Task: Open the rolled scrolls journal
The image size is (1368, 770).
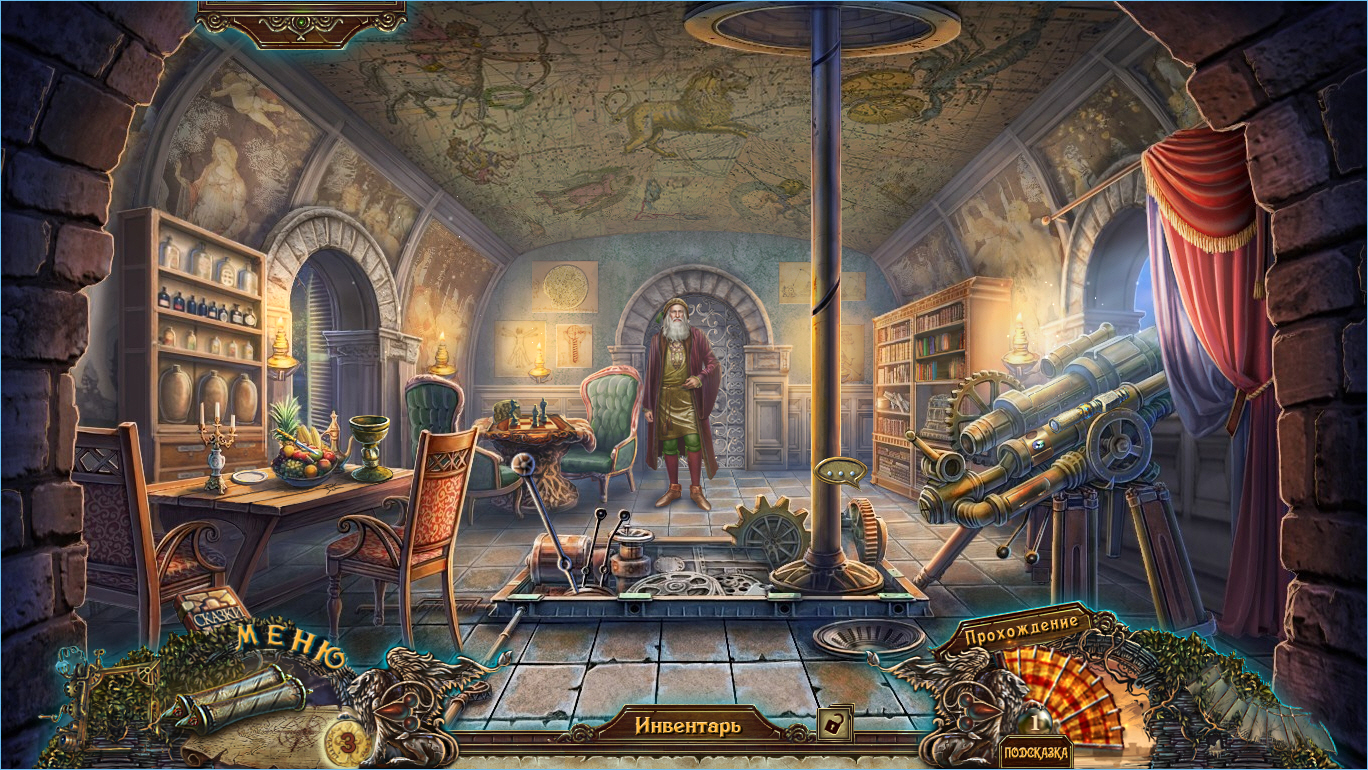Action: pyautogui.click(x=239, y=696)
